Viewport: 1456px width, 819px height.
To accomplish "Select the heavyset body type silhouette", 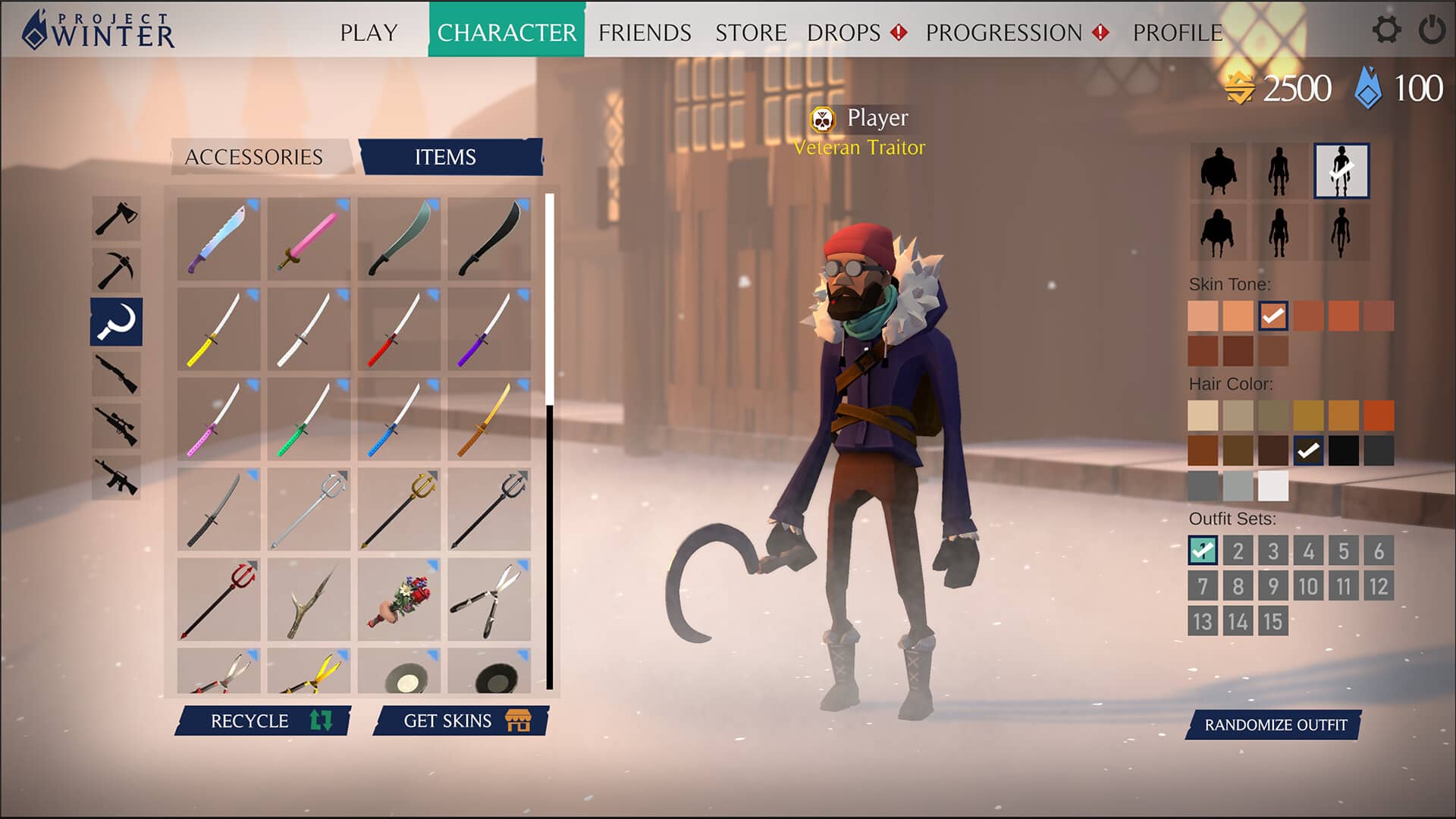I will (x=1218, y=171).
